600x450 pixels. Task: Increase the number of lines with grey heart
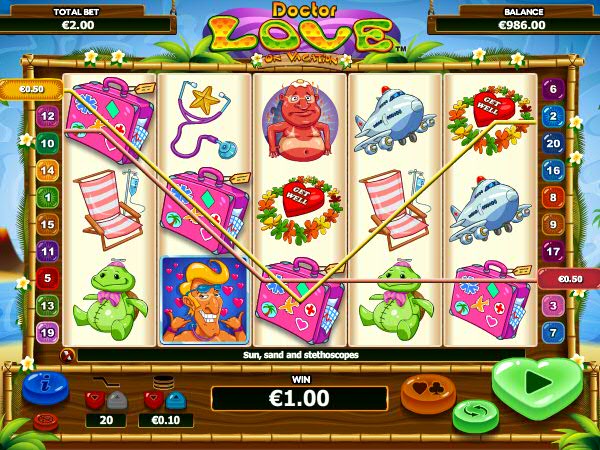[117, 400]
